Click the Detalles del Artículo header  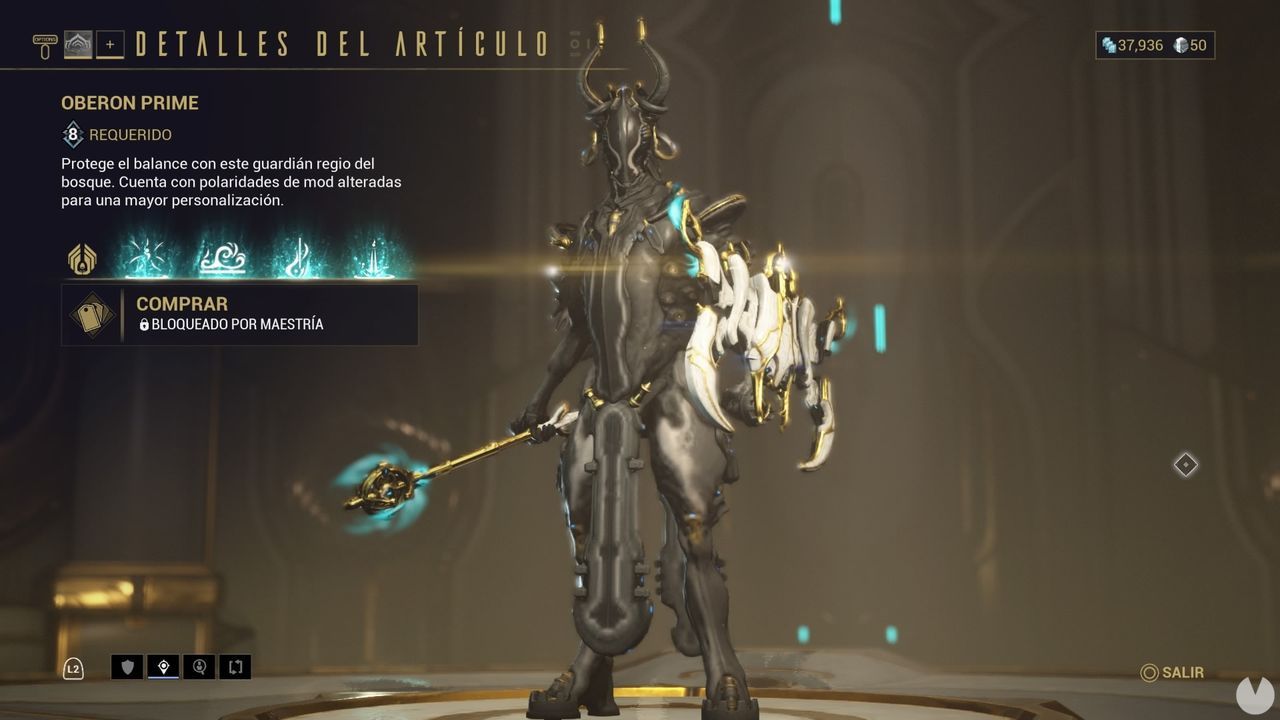tap(340, 44)
